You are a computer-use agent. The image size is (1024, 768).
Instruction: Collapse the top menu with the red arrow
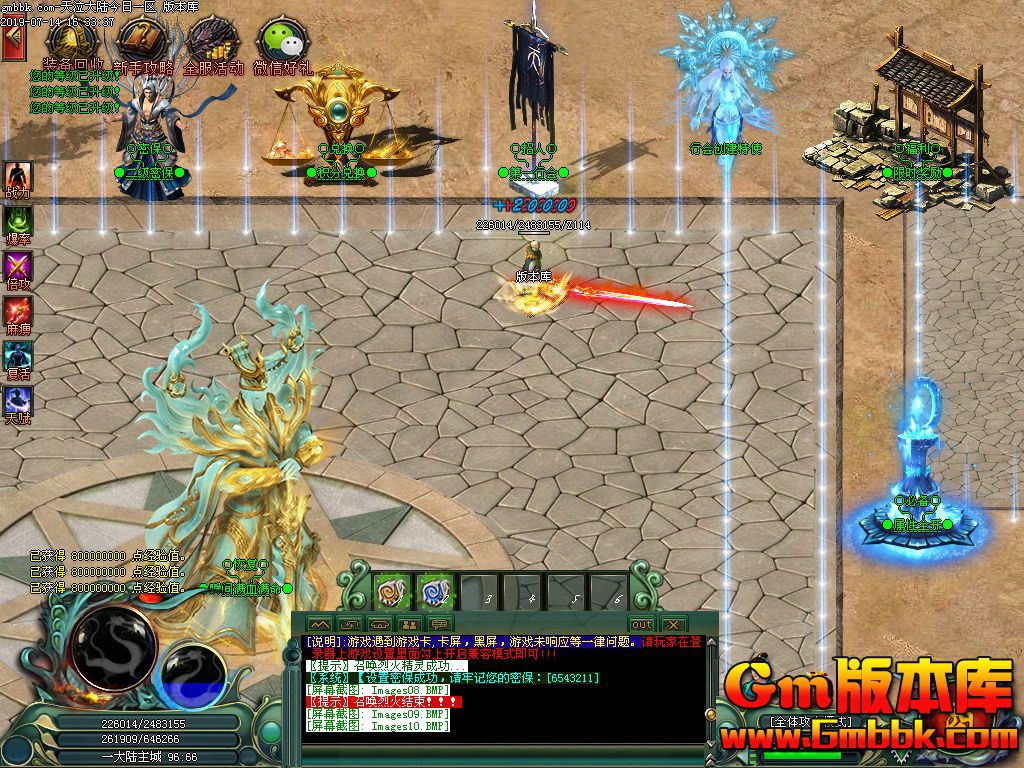(13, 43)
